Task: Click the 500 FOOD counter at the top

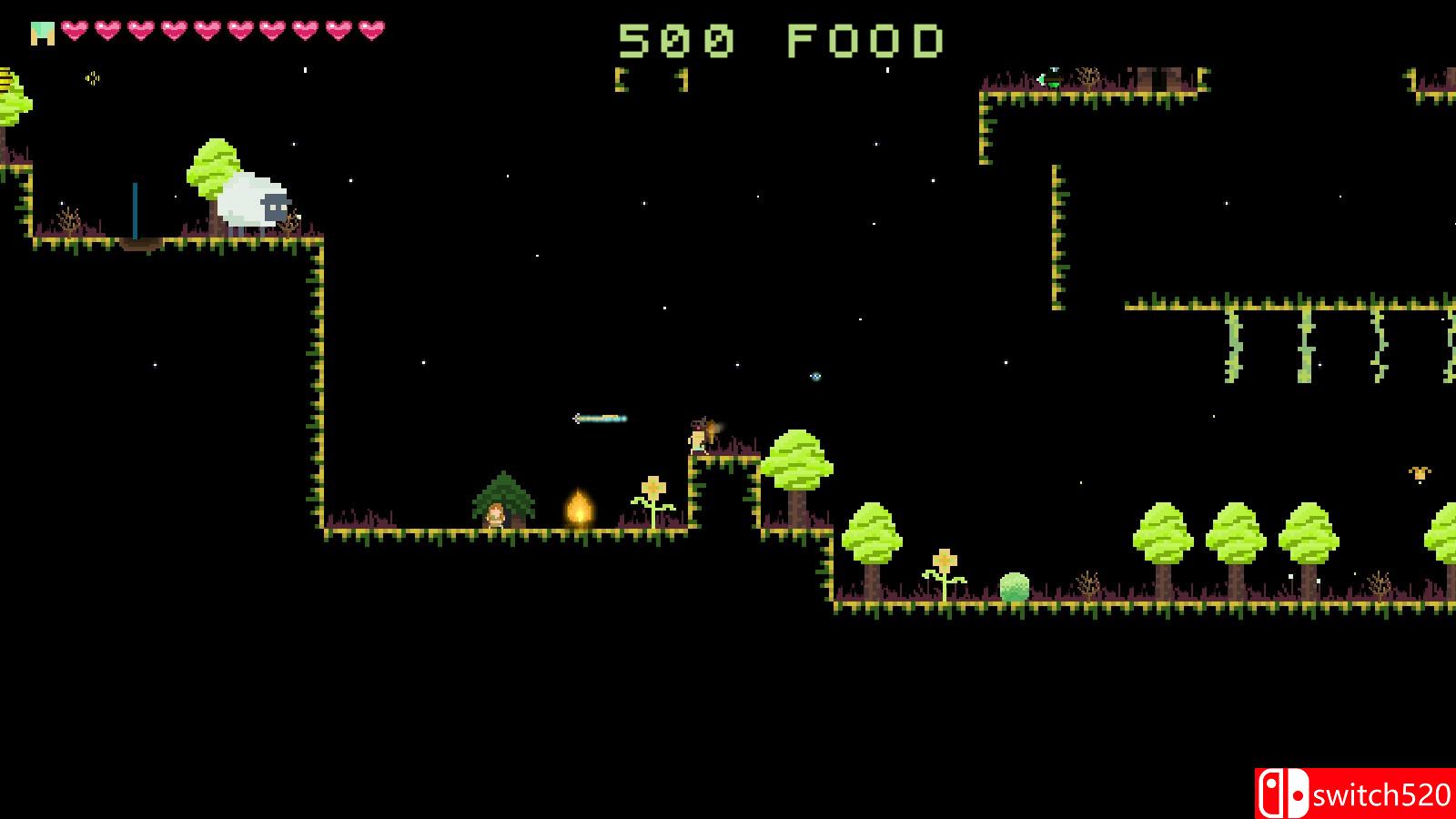Action: coord(781,40)
